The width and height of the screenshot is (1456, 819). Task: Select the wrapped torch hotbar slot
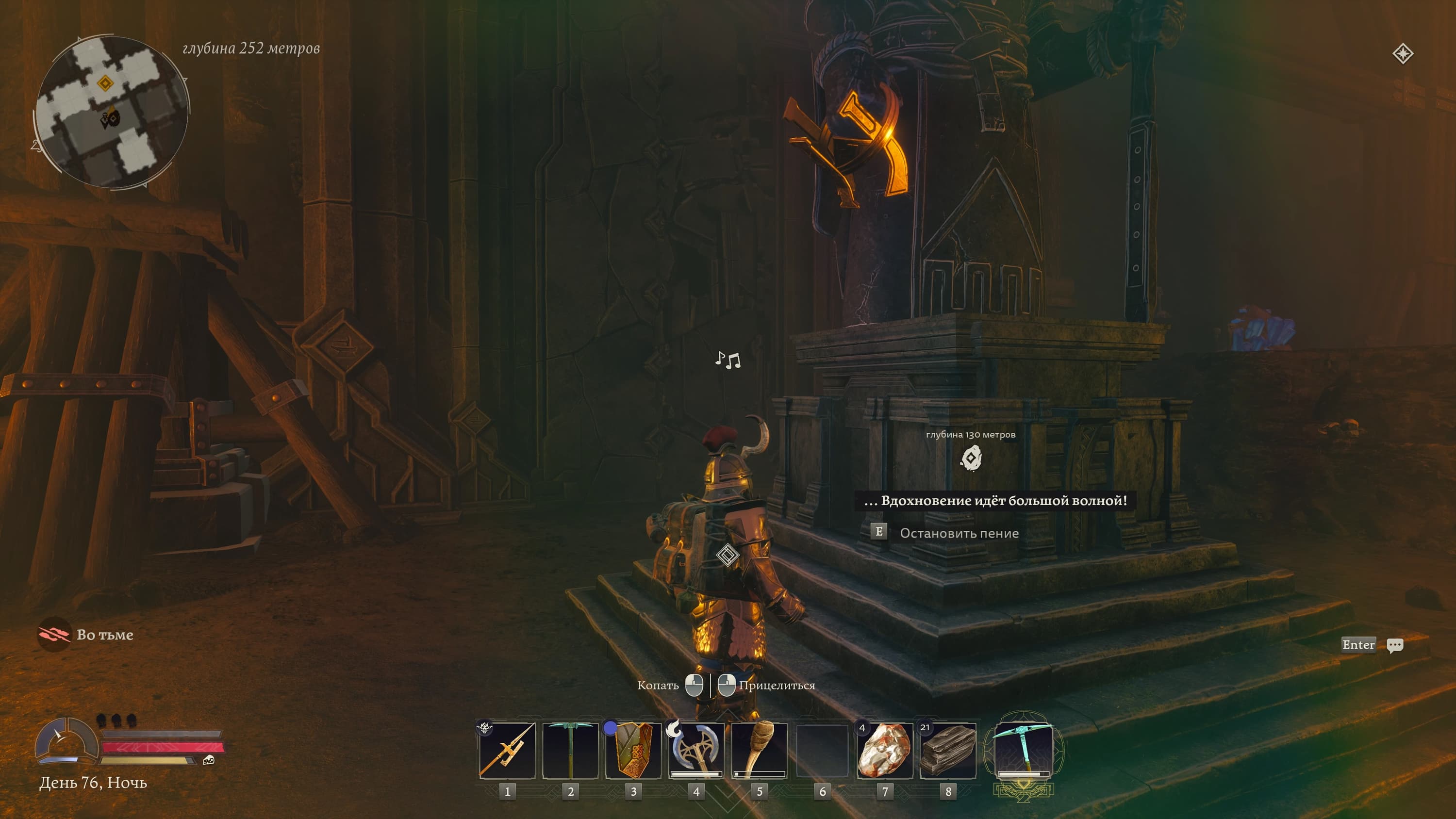point(759,751)
